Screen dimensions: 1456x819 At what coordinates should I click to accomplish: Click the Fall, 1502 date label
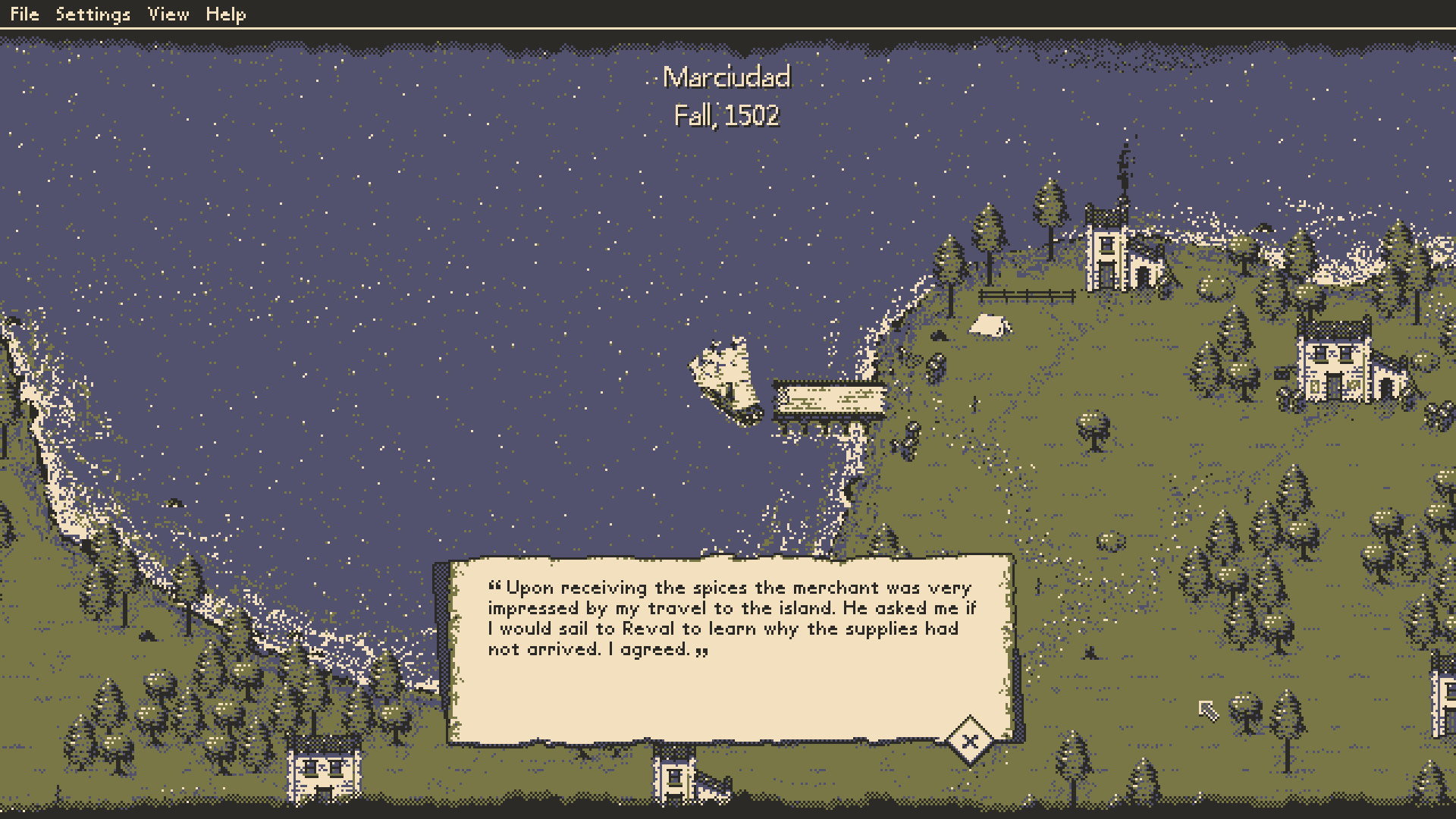tap(726, 116)
